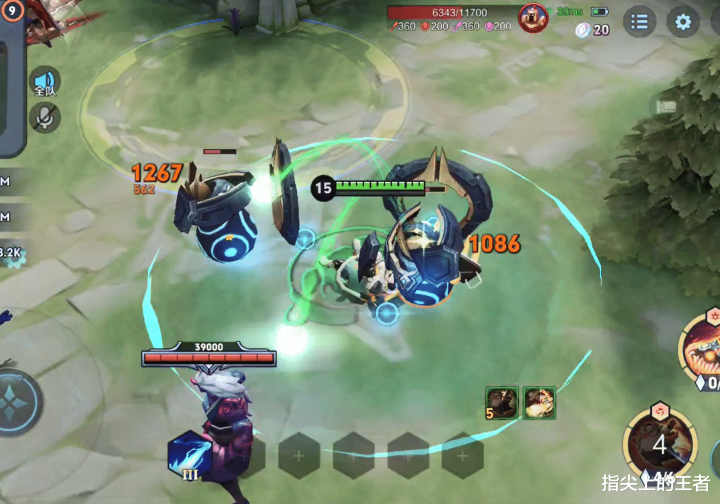Tap the glowing buff icon without a number
720x504 pixels.
point(540,402)
